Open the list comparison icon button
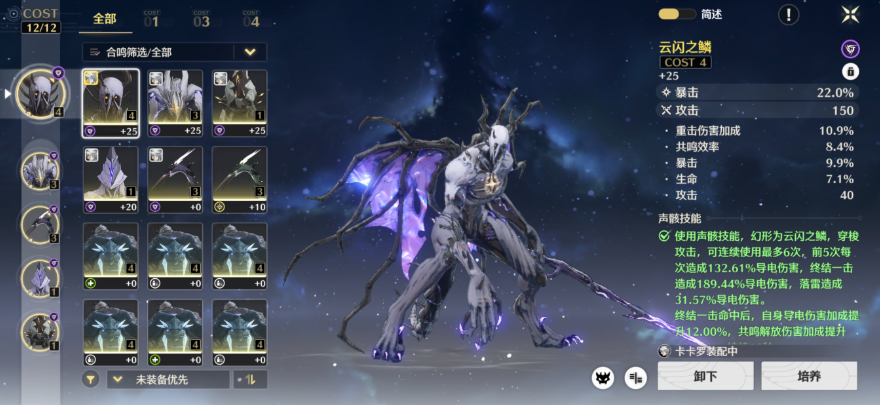 (x=635, y=376)
